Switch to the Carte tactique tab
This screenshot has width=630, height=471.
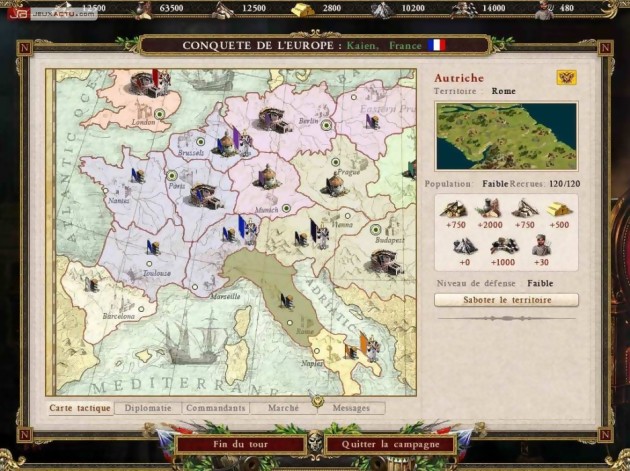point(80,408)
